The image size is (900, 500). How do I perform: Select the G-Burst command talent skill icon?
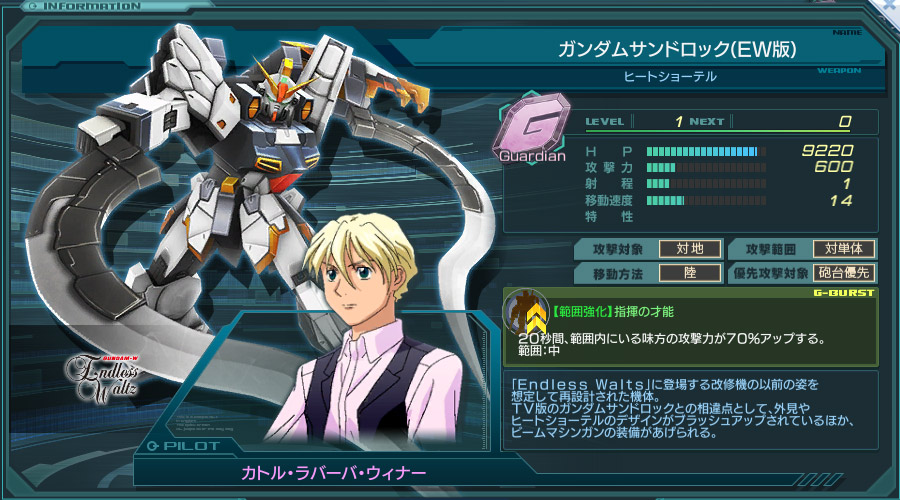coord(525,312)
